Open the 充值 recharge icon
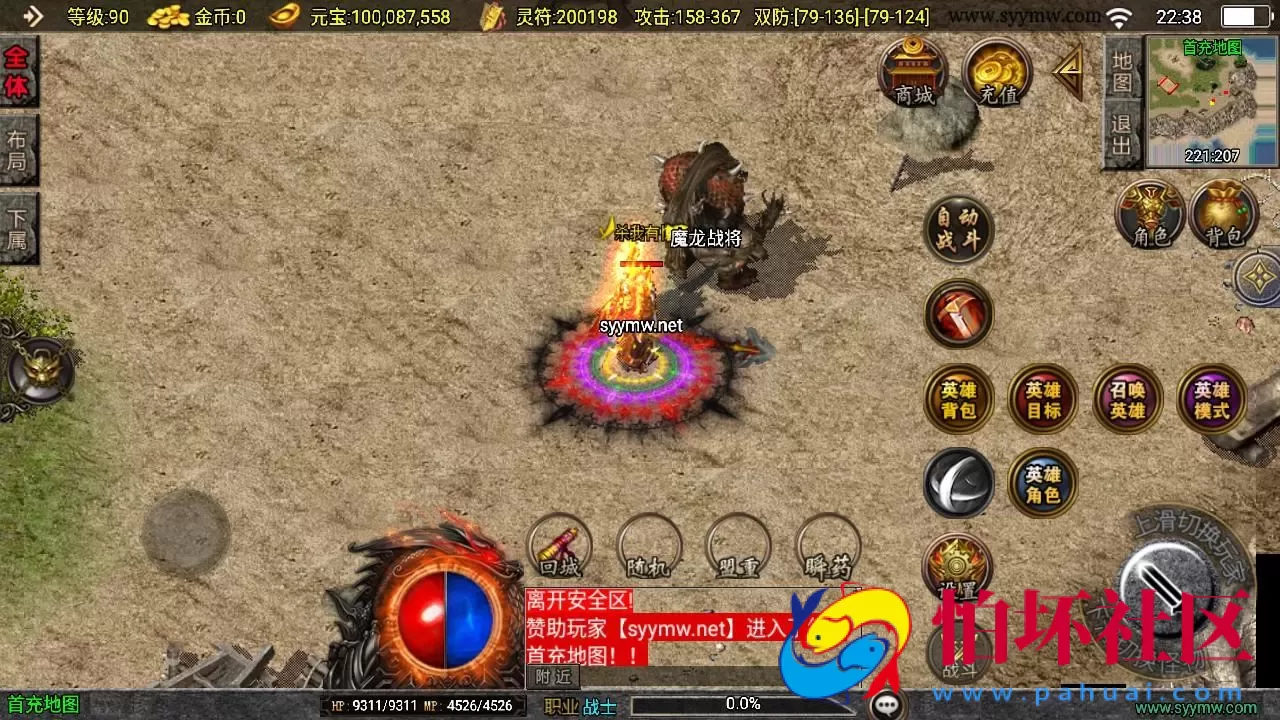1280x720 pixels. click(996, 75)
